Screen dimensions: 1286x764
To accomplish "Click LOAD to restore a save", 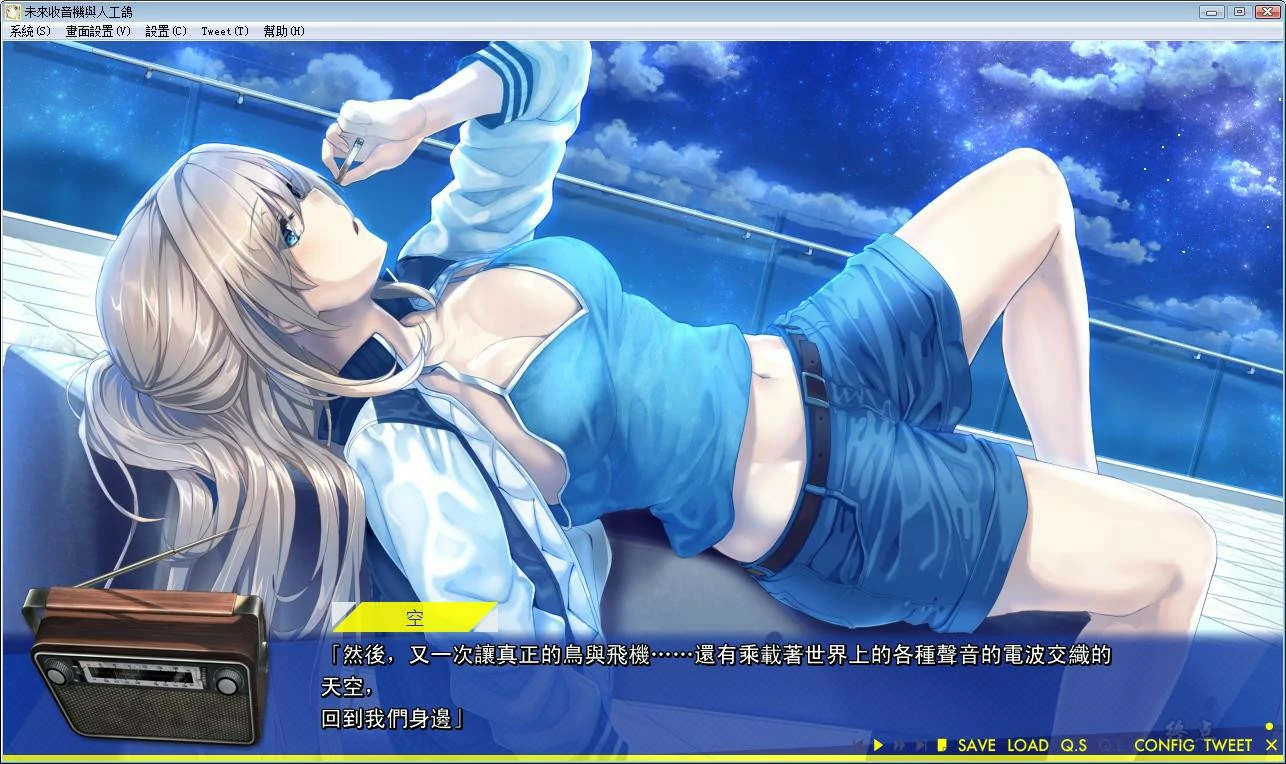I will pyautogui.click(x=1028, y=745).
